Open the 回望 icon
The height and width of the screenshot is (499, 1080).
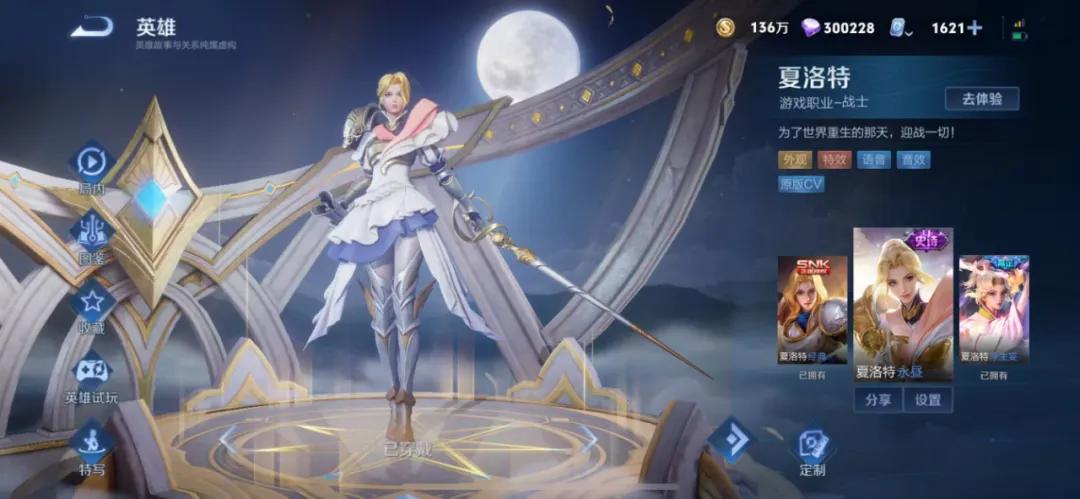(x=92, y=232)
